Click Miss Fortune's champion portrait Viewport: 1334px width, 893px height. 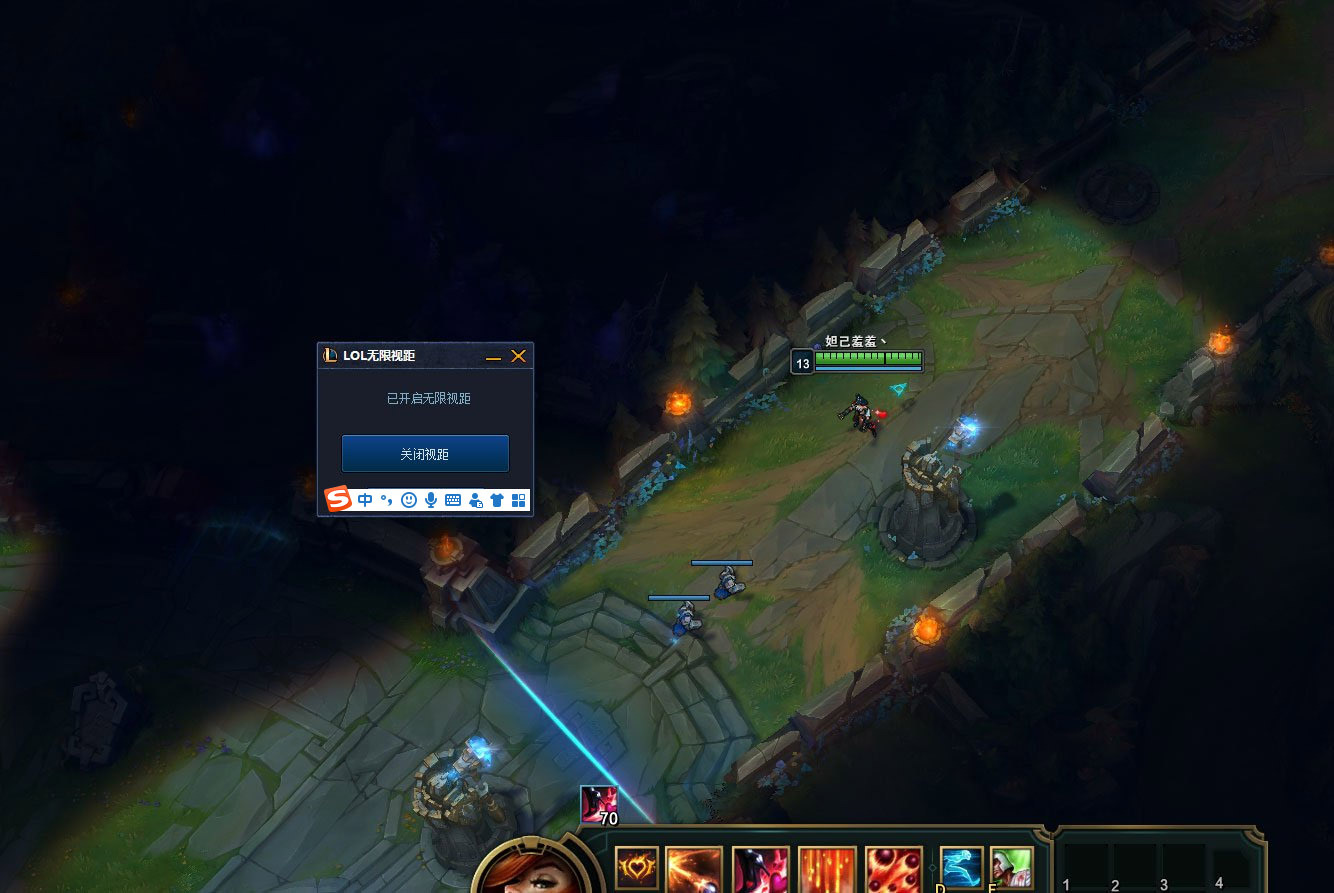click(x=527, y=872)
